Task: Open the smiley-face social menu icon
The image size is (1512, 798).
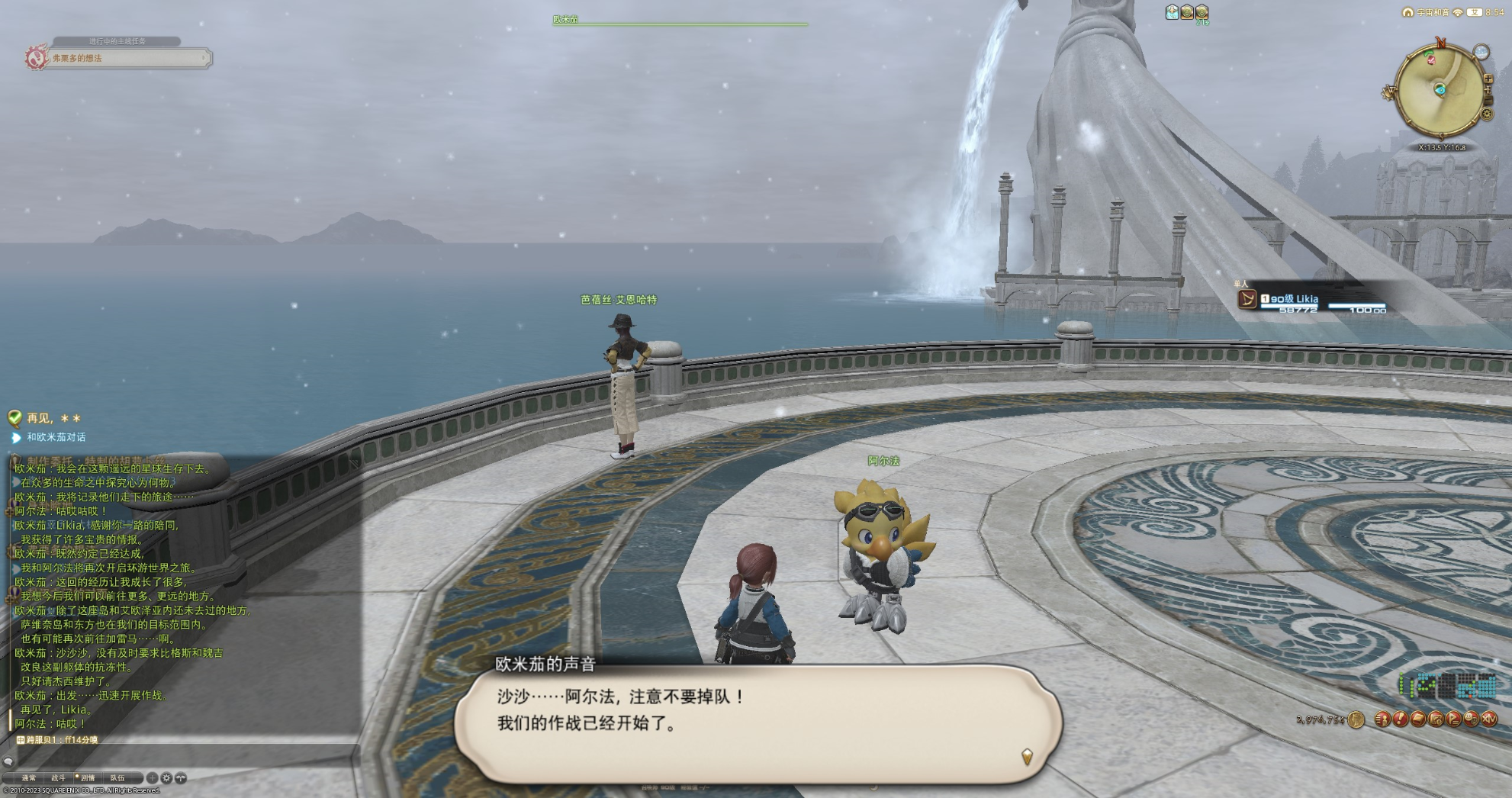Action: click(1472, 719)
